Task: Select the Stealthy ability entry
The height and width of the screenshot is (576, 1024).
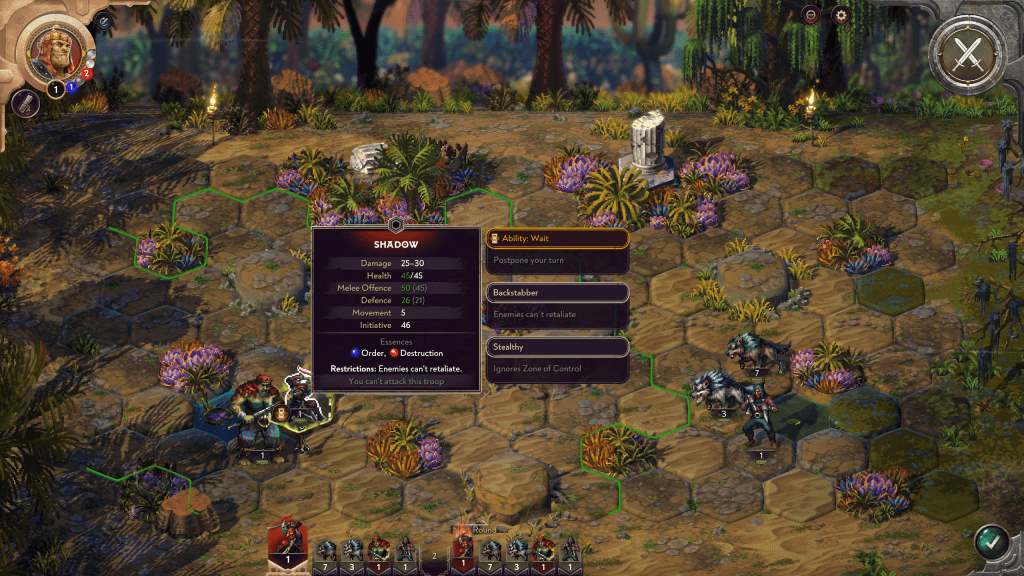Action: [557, 347]
